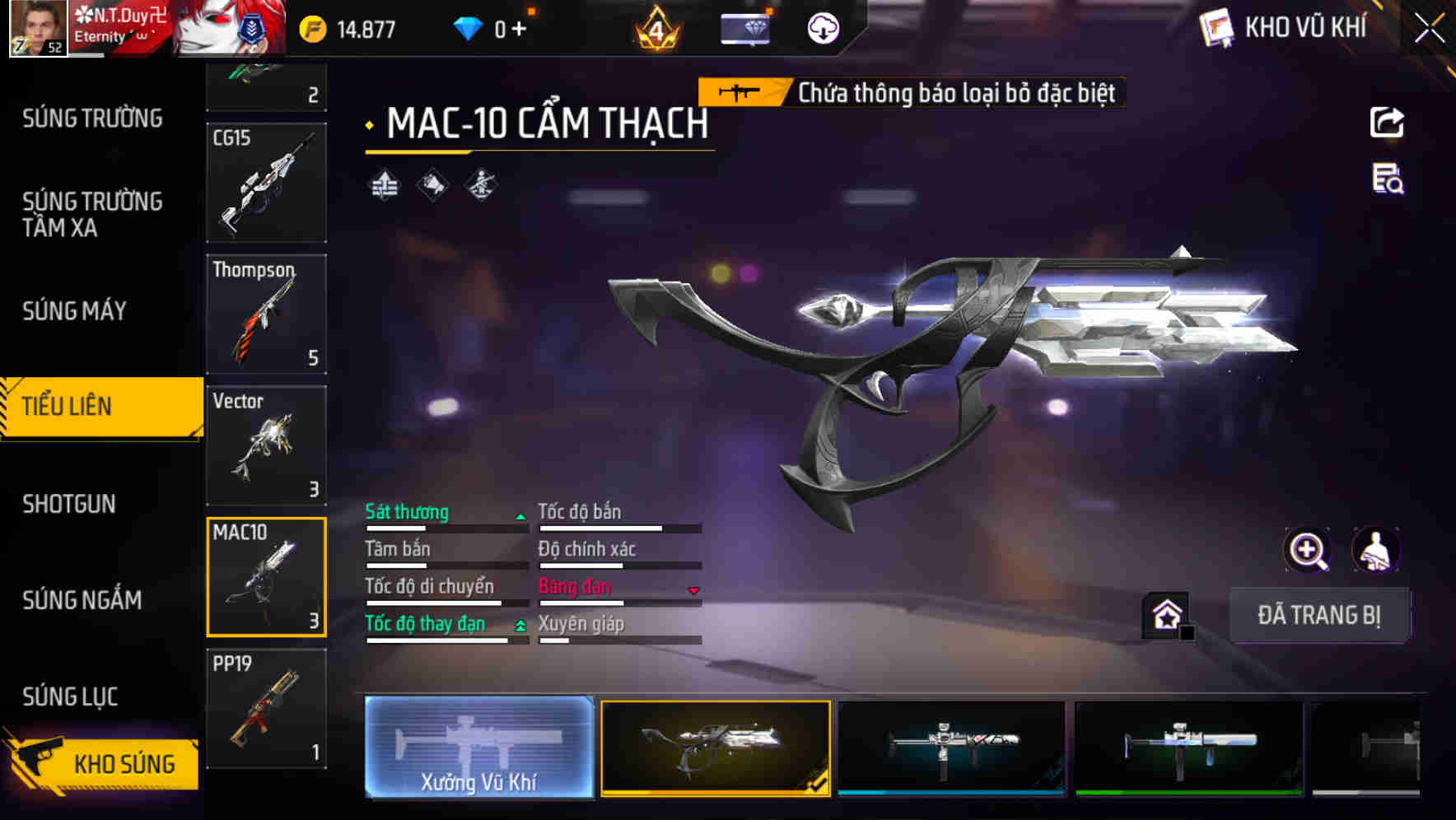
Task: Open the SÚNG MÁY category
Action: 75,310
